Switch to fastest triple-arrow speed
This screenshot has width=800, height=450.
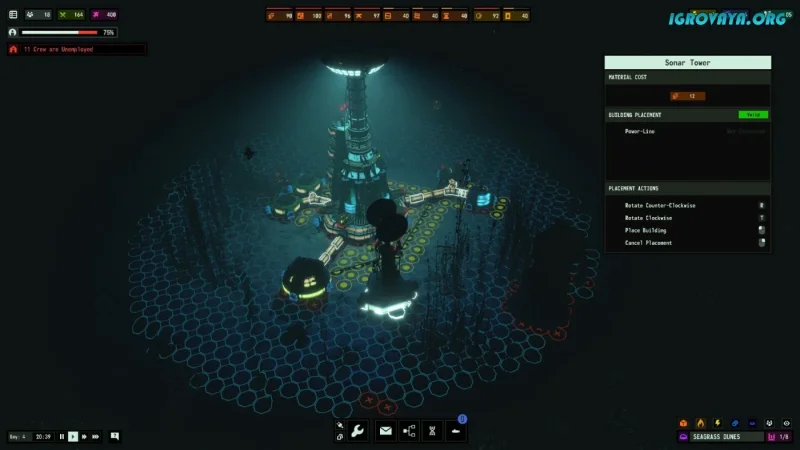96,436
